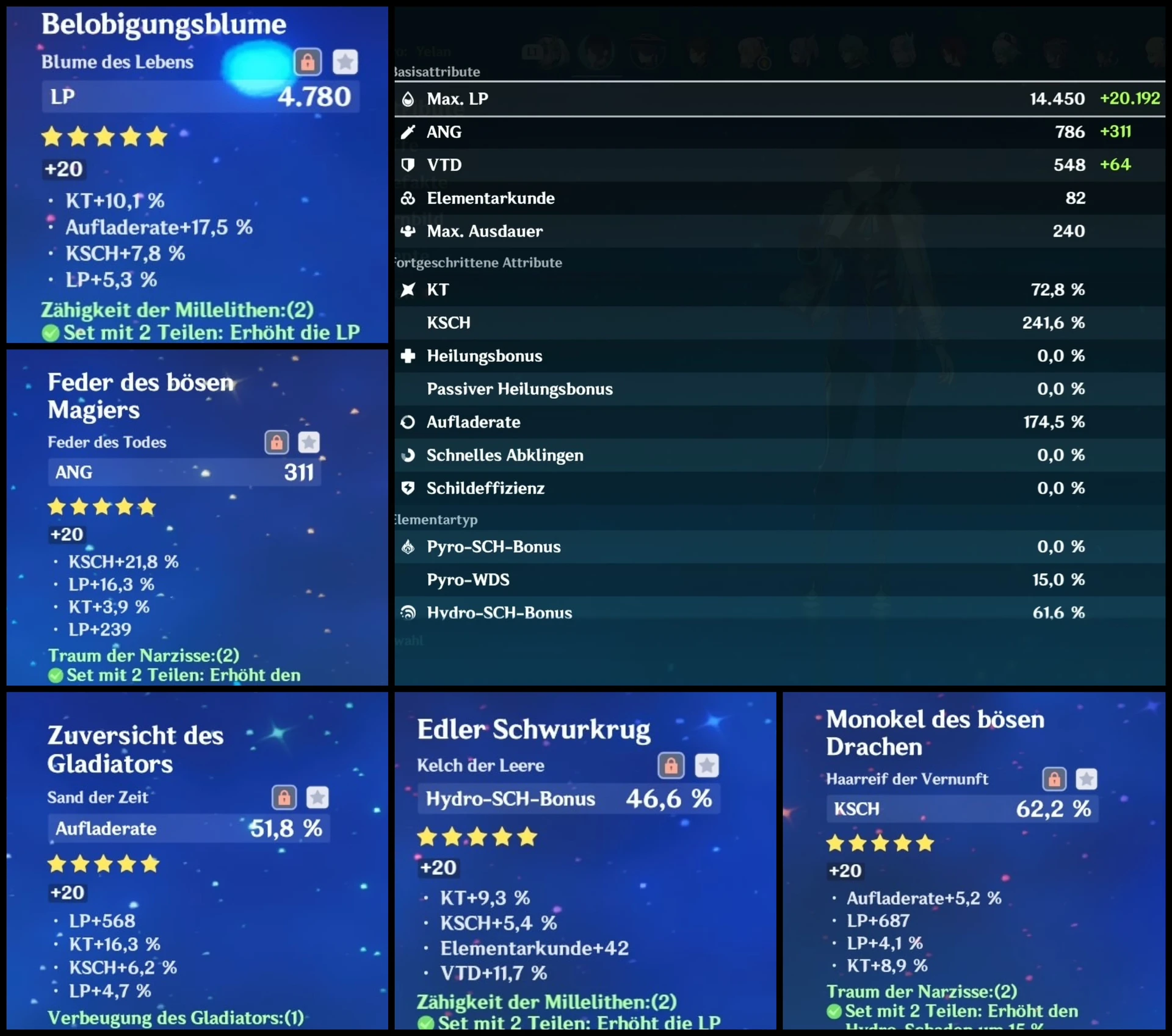Image resolution: width=1172 pixels, height=1036 pixels.
Task: Click the star button on Zuversicht des Gladiators
Action: point(317,797)
